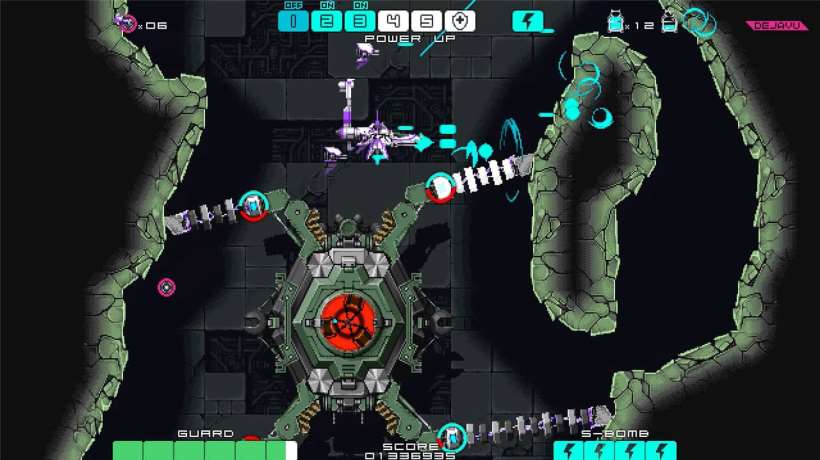This screenshot has height=460, width=820.
Task: Pick power up slot 5
Action: tap(427, 20)
